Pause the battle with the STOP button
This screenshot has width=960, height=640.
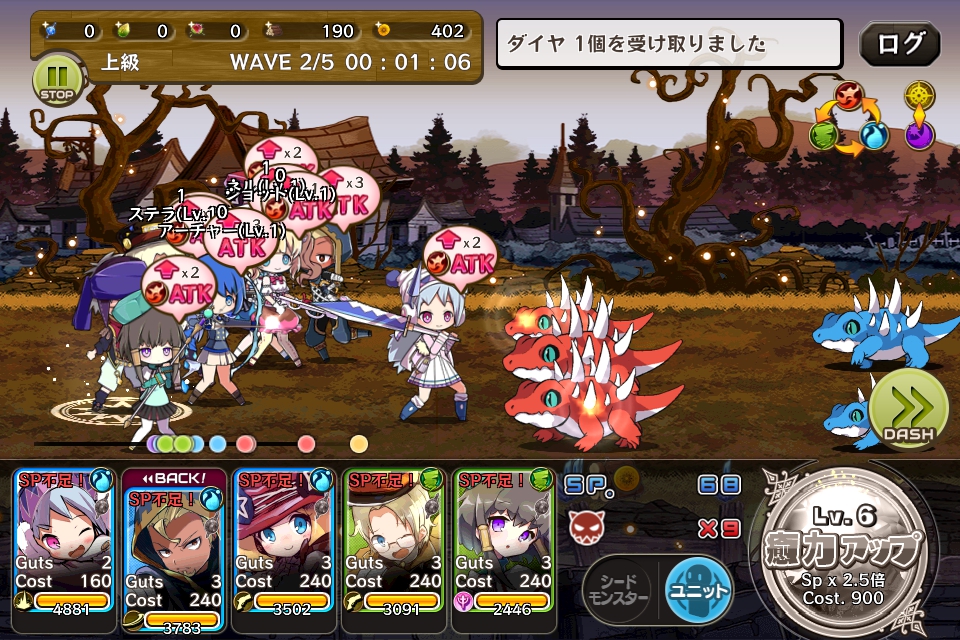pos(56,77)
